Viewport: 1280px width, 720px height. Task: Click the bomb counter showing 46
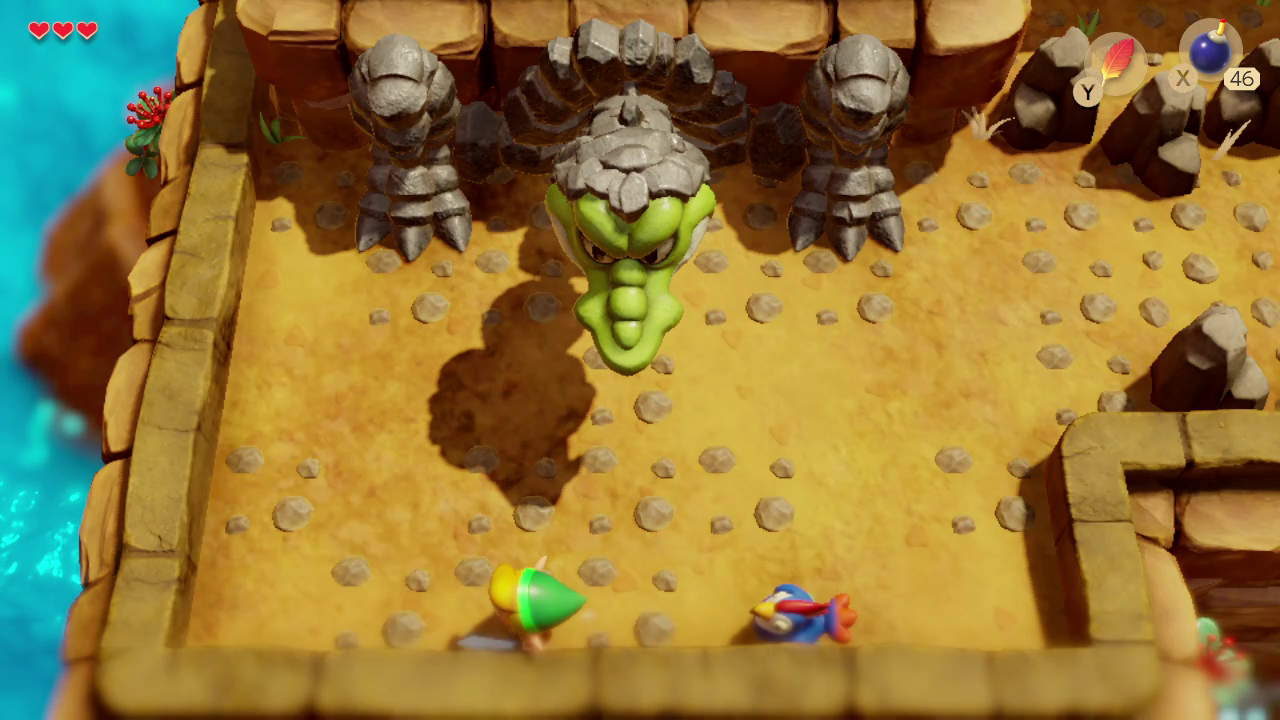tap(1242, 79)
